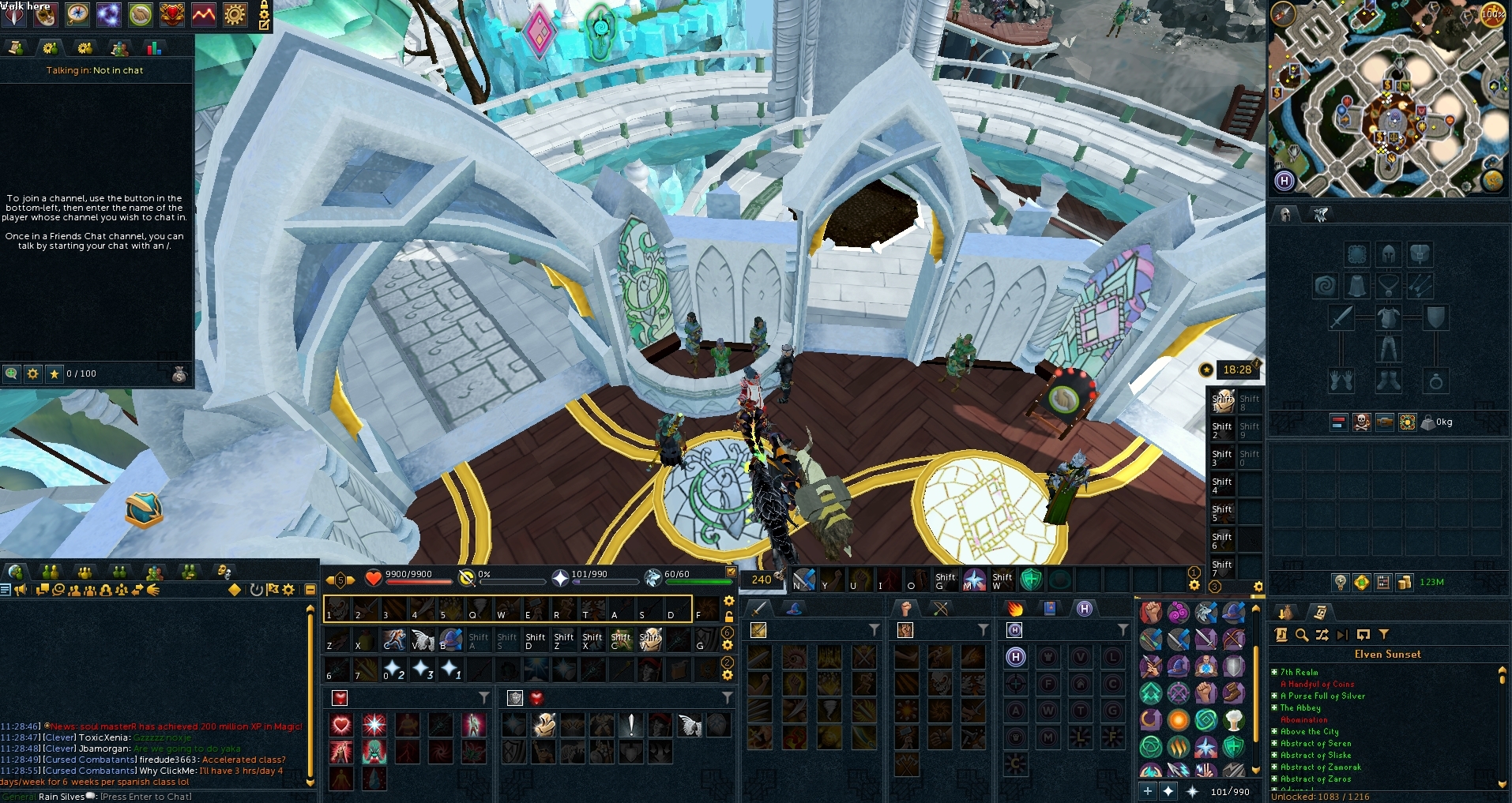
Task: Open the Adventures compass icon
Action: pos(77,14)
